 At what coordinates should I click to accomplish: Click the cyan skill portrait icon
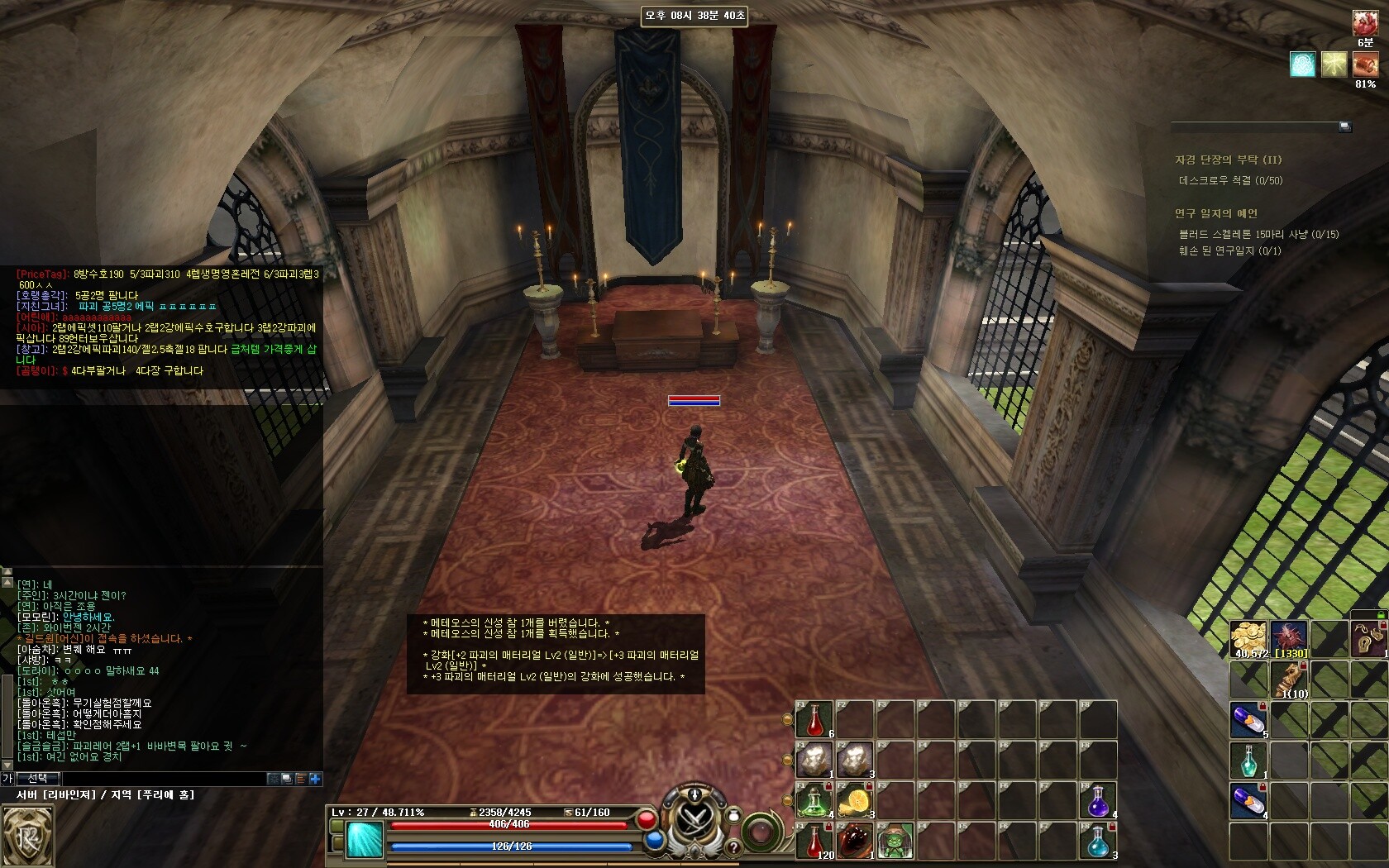click(x=364, y=839)
